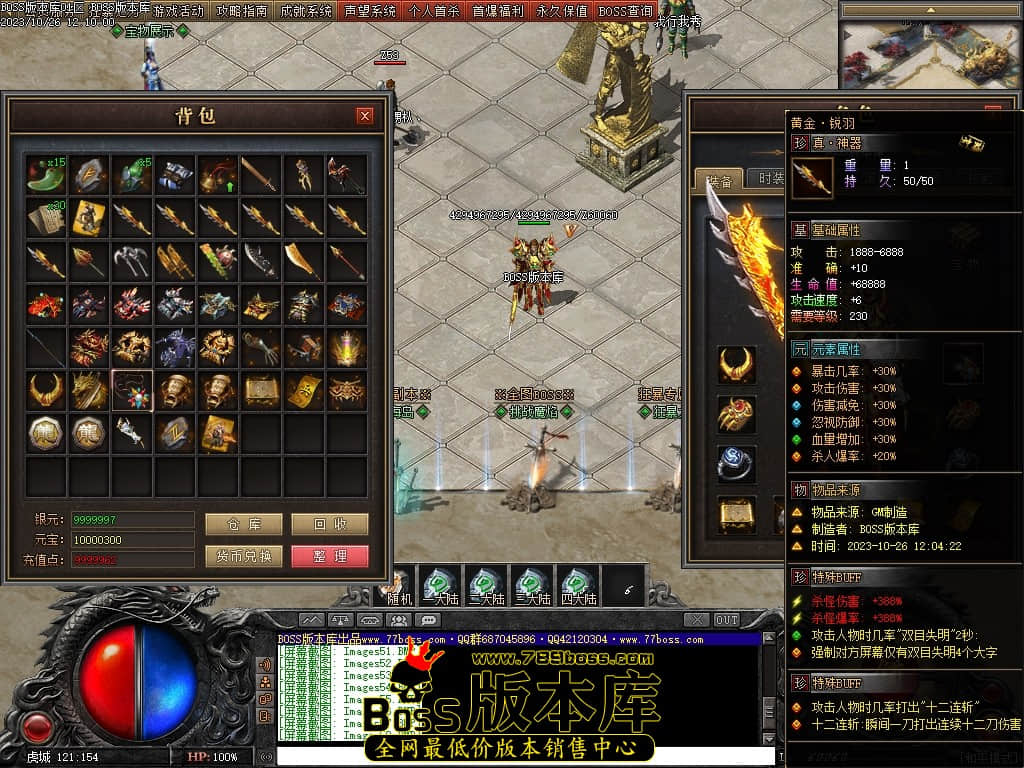Image resolution: width=1024 pixels, height=768 pixels.
Task: Open 货币兑换 currency exchange
Action: [243, 556]
